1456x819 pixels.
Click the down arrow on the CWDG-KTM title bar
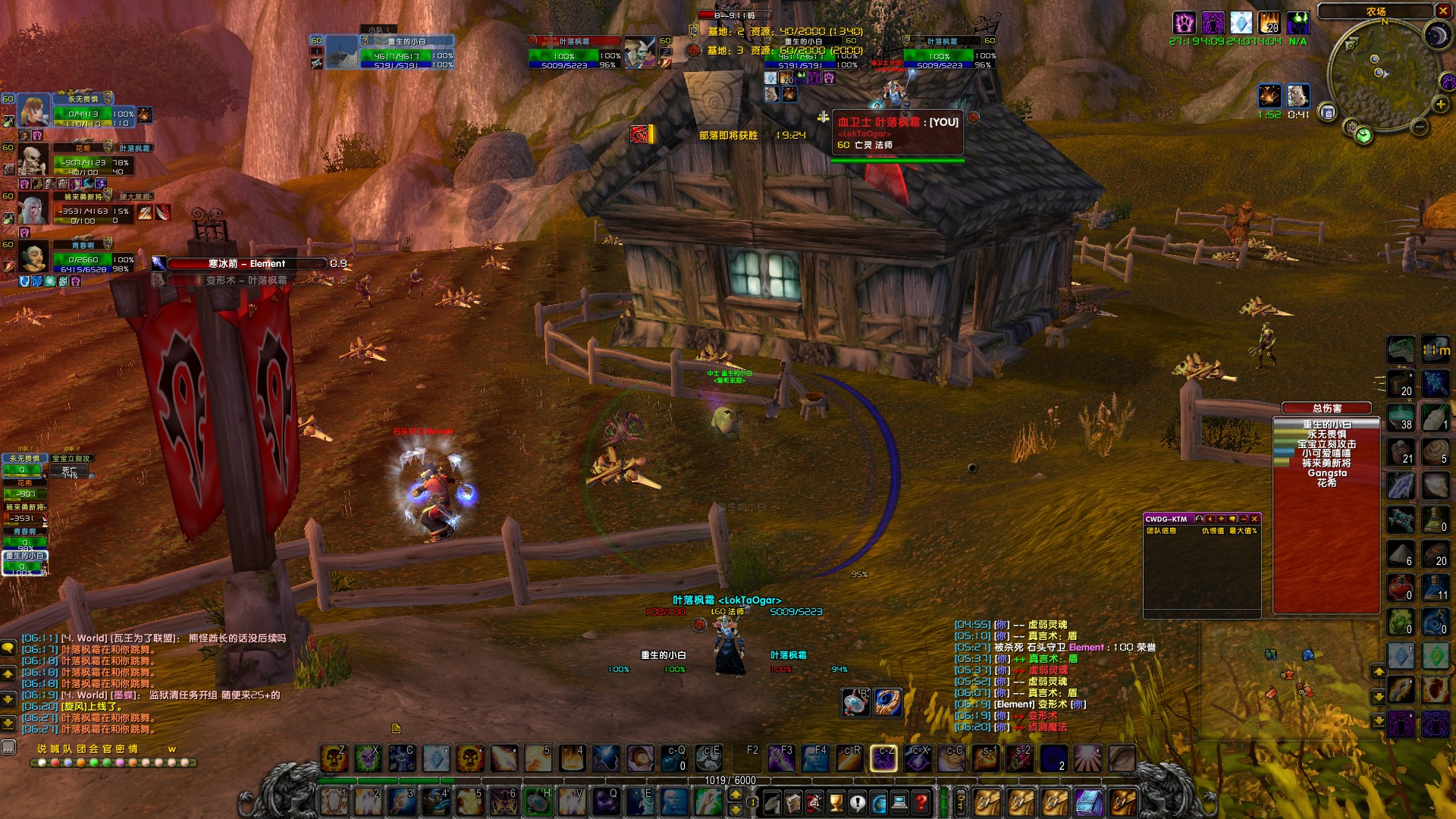point(1221,519)
